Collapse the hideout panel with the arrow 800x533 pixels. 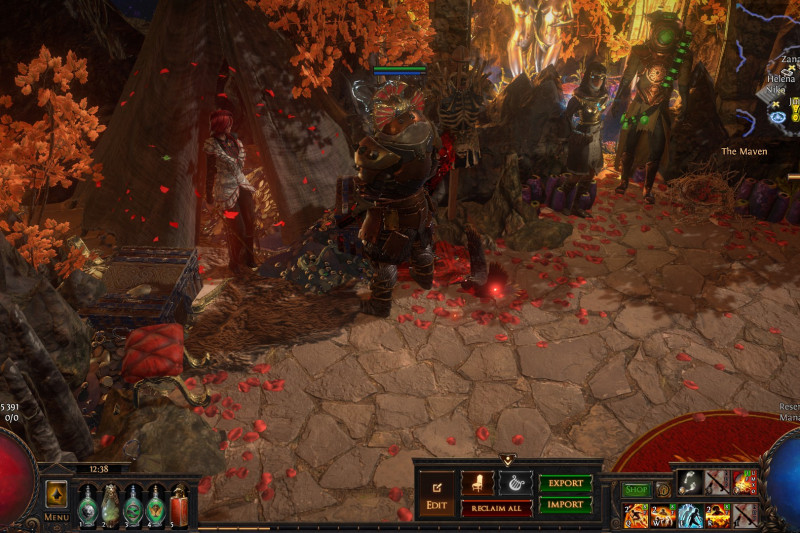click(507, 460)
